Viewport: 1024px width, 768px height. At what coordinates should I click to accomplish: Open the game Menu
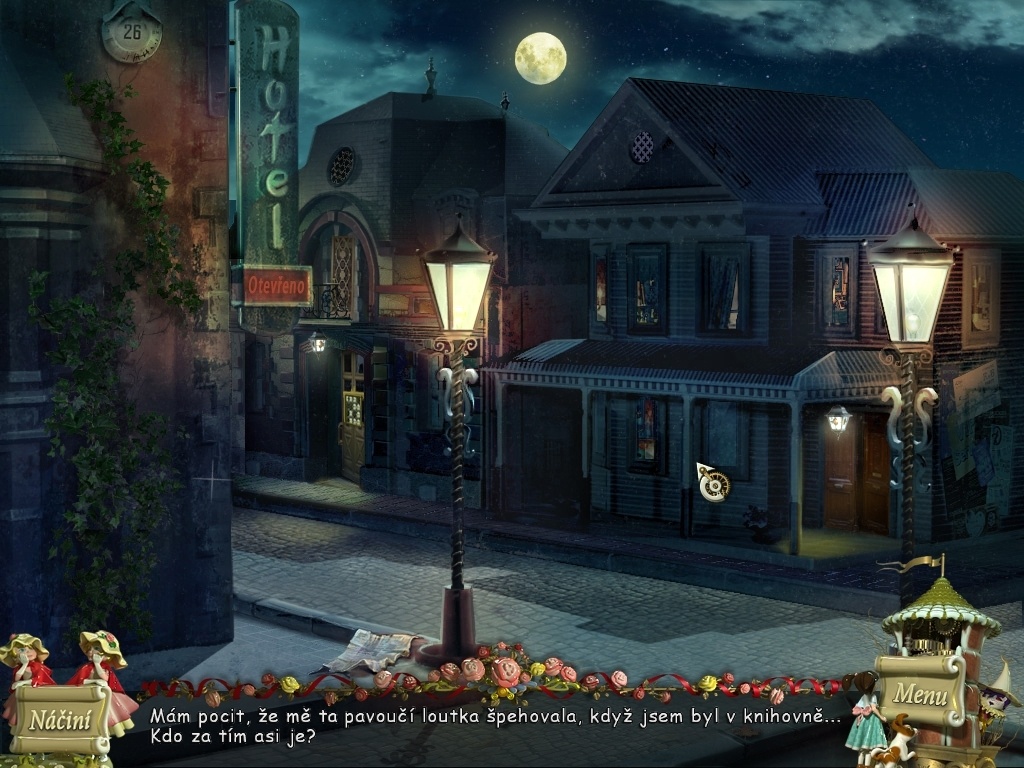pyautogui.click(x=920, y=692)
